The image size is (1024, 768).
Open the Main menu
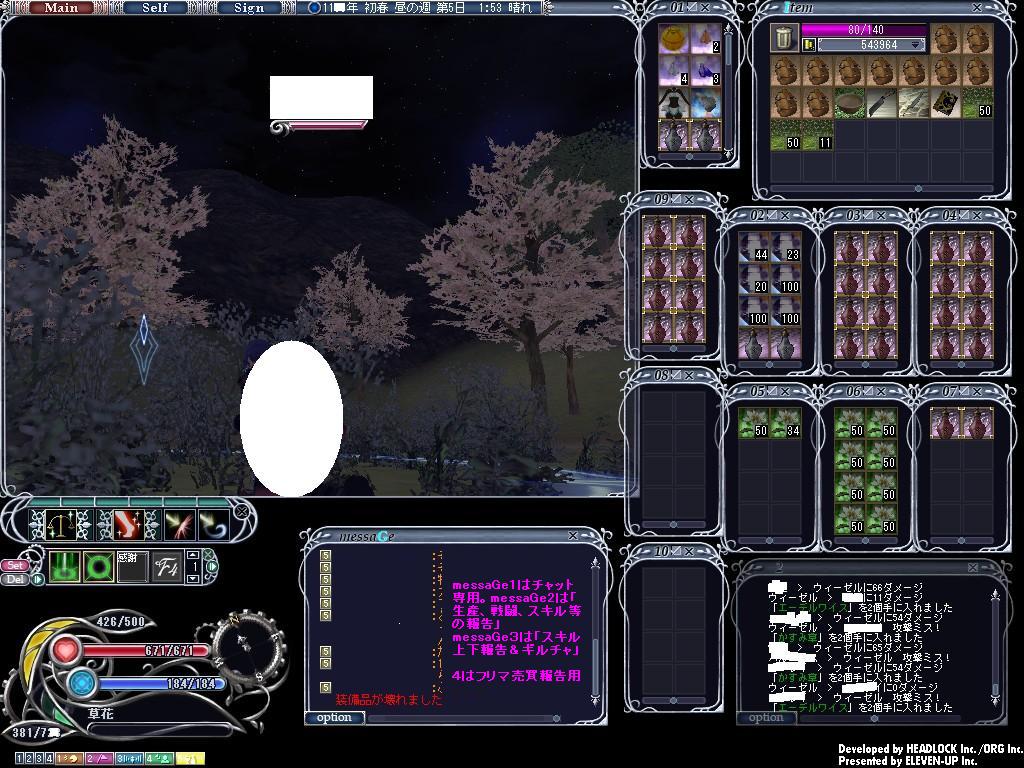62,8
